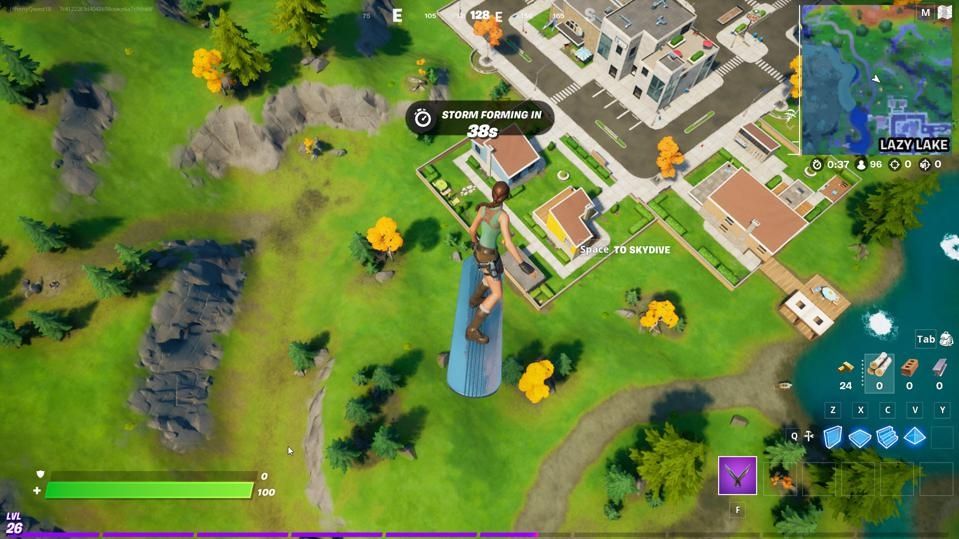
Task: Click the folded map icon
Action: coord(944,13)
